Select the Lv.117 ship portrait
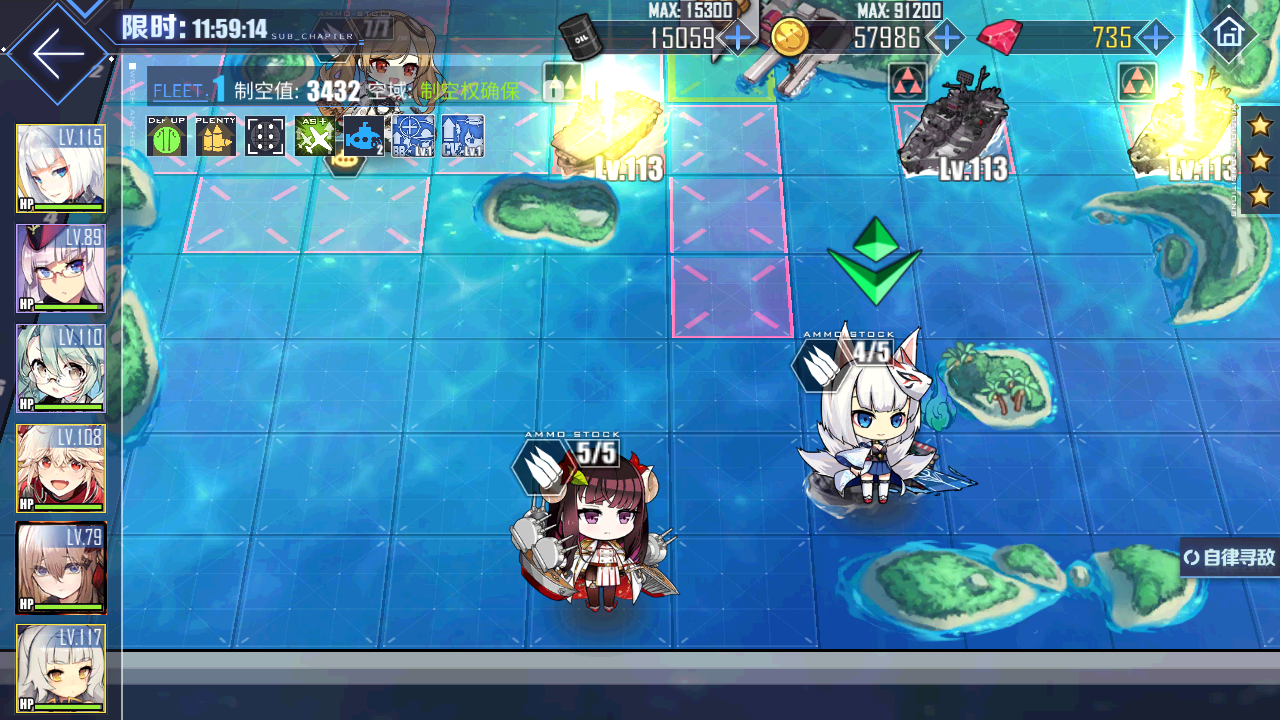 pos(61,668)
